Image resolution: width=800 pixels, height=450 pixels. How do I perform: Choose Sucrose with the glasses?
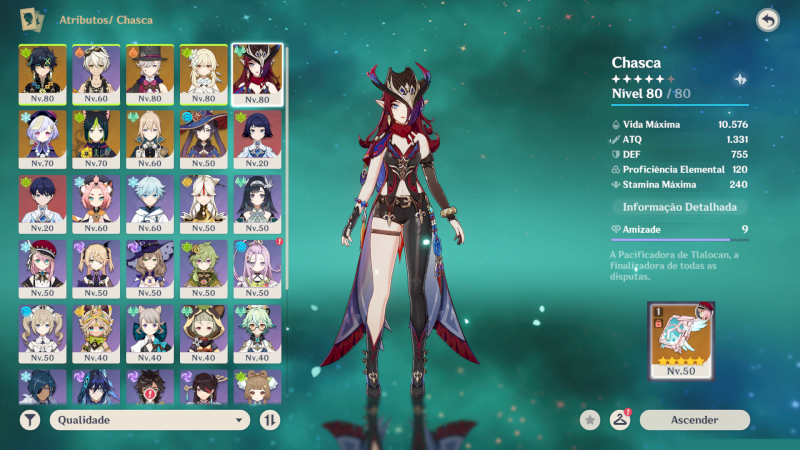pos(257,330)
